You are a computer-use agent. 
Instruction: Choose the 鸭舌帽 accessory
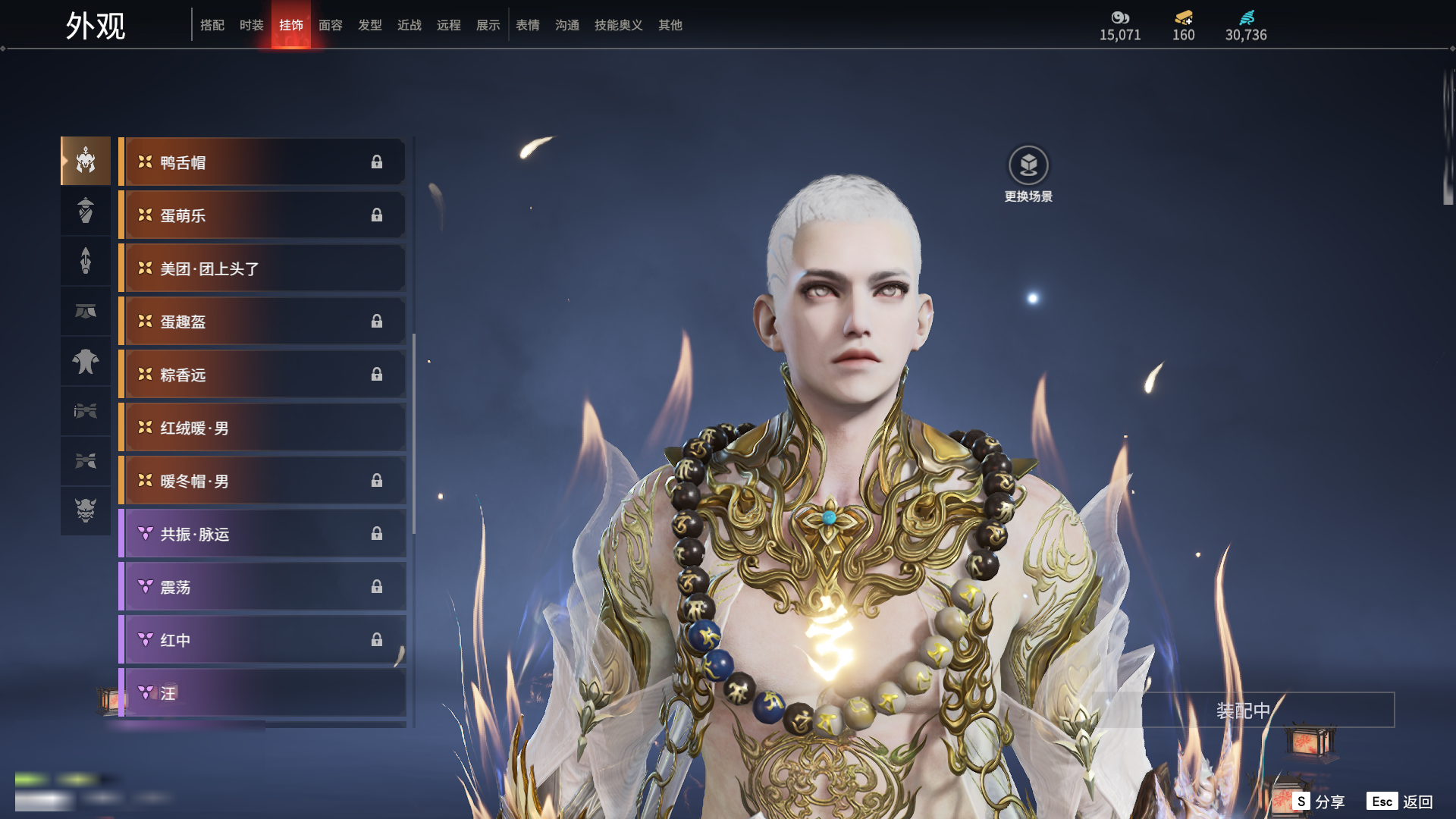pos(262,162)
